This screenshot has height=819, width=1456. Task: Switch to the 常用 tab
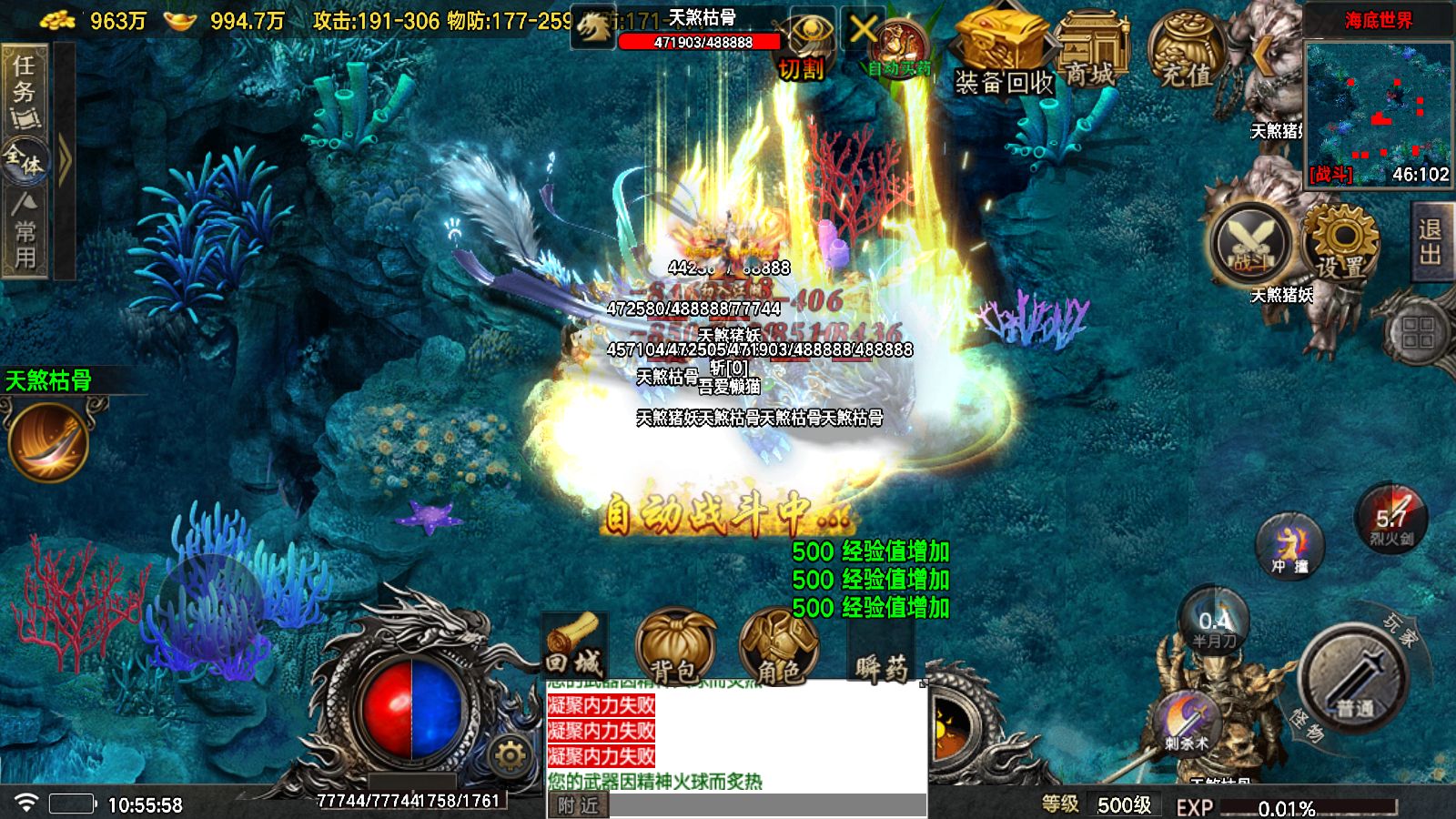(x=25, y=233)
